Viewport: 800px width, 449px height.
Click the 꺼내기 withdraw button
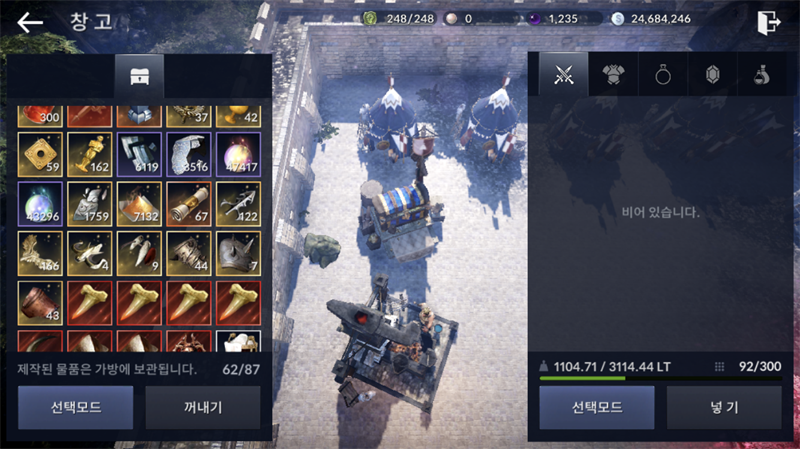pos(203,407)
